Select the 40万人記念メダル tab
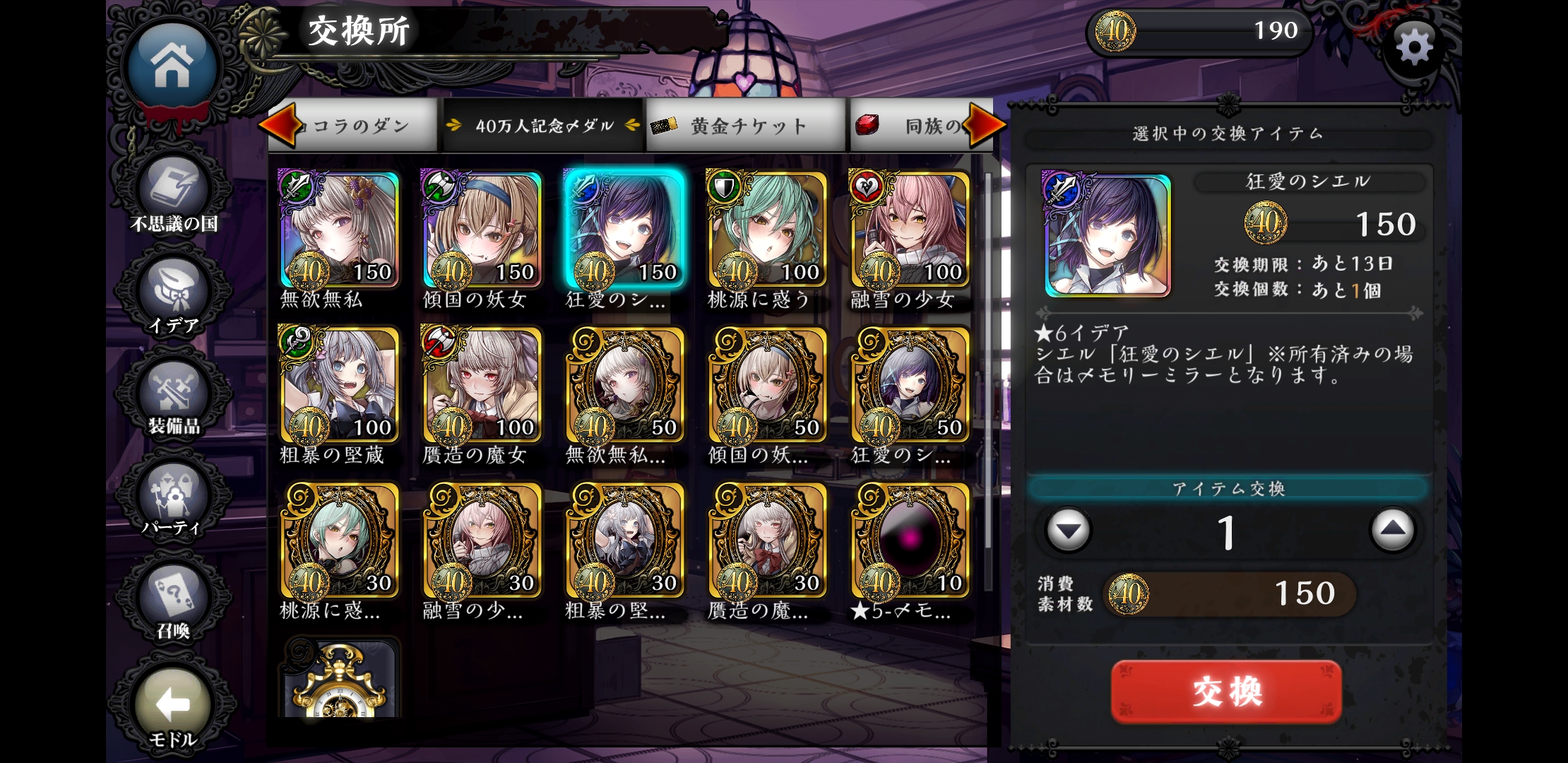The height and width of the screenshot is (763, 1568). pyautogui.click(x=544, y=126)
